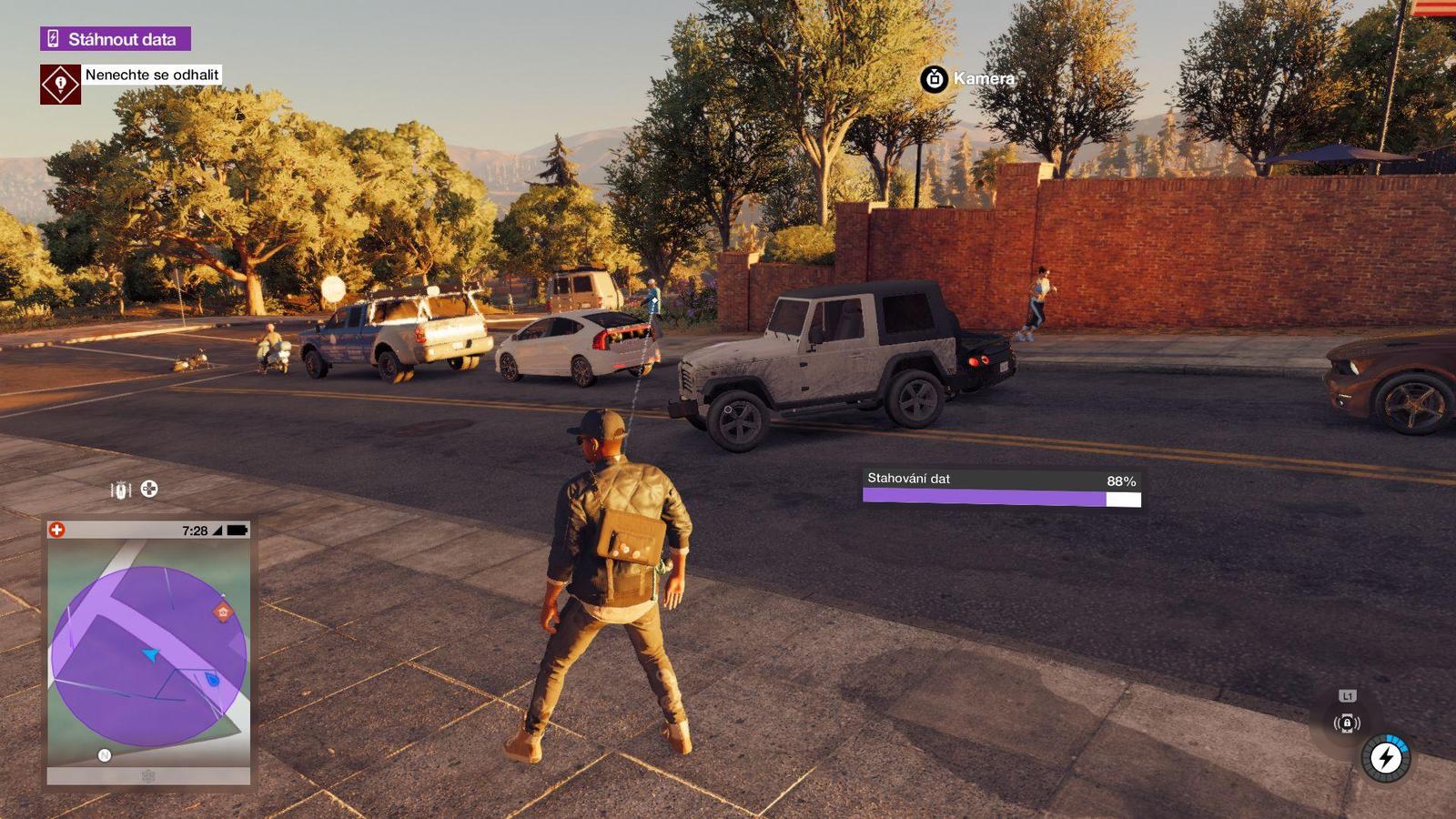Open the phone minimap
Screen dimensions: 1456x819
click(x=148, y=652)
